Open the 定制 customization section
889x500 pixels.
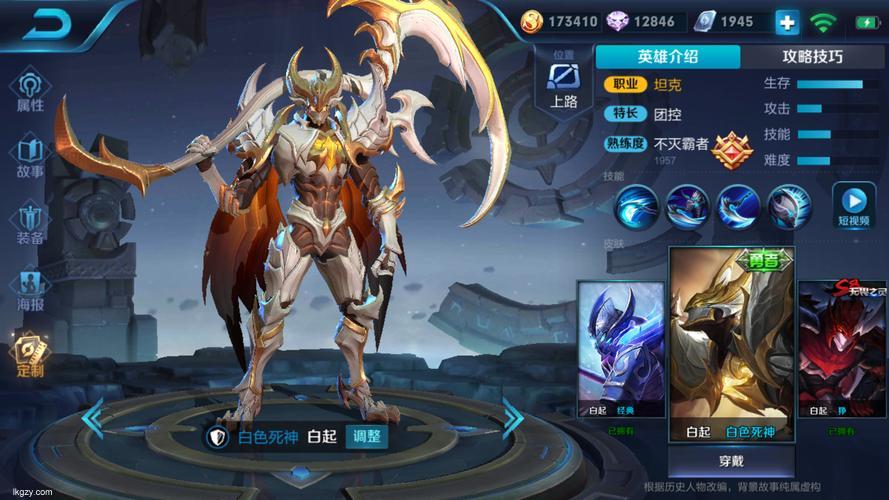click(x=31, y=357)
